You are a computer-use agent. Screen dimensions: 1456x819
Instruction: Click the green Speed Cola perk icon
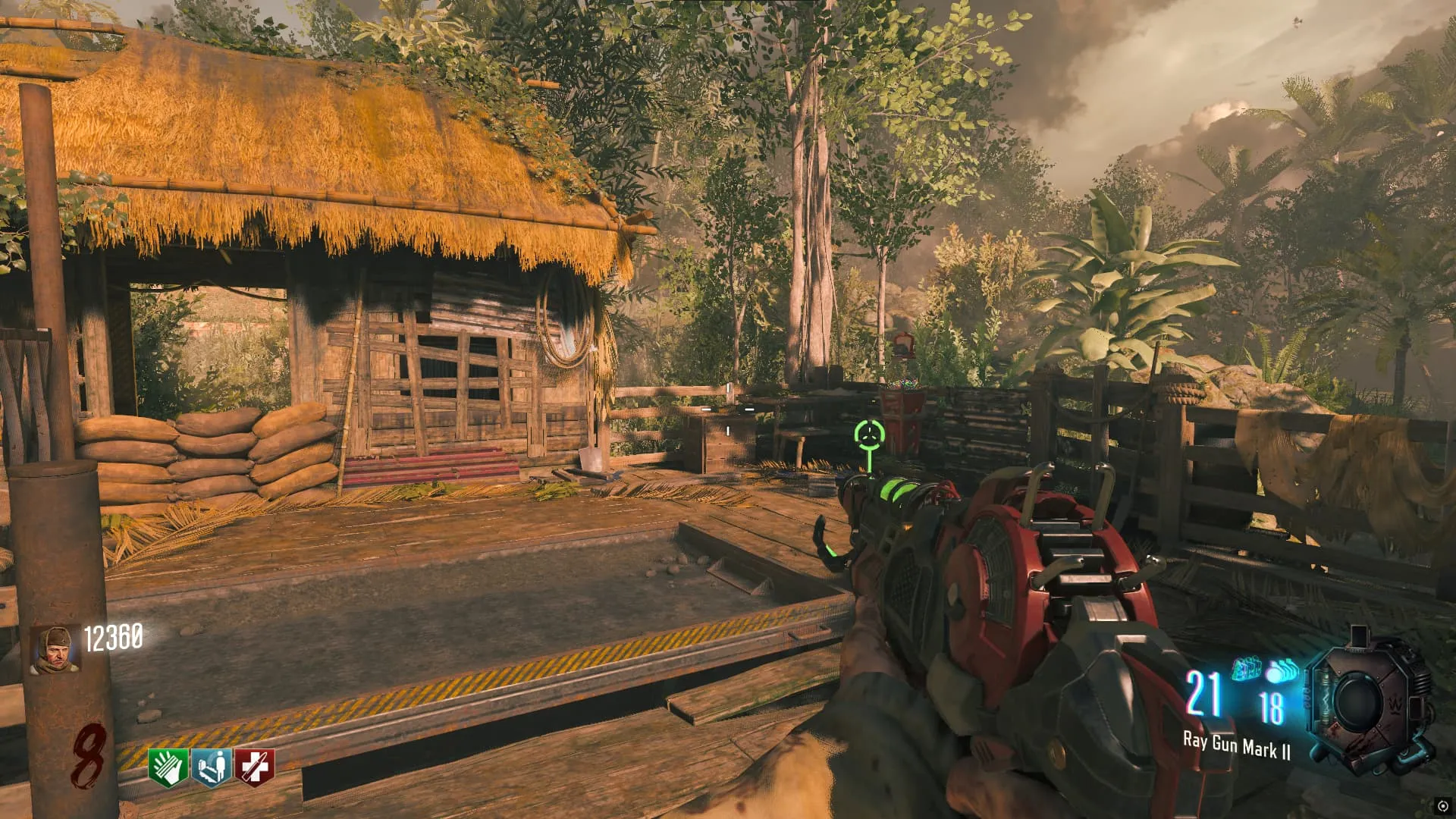point(169,767)
